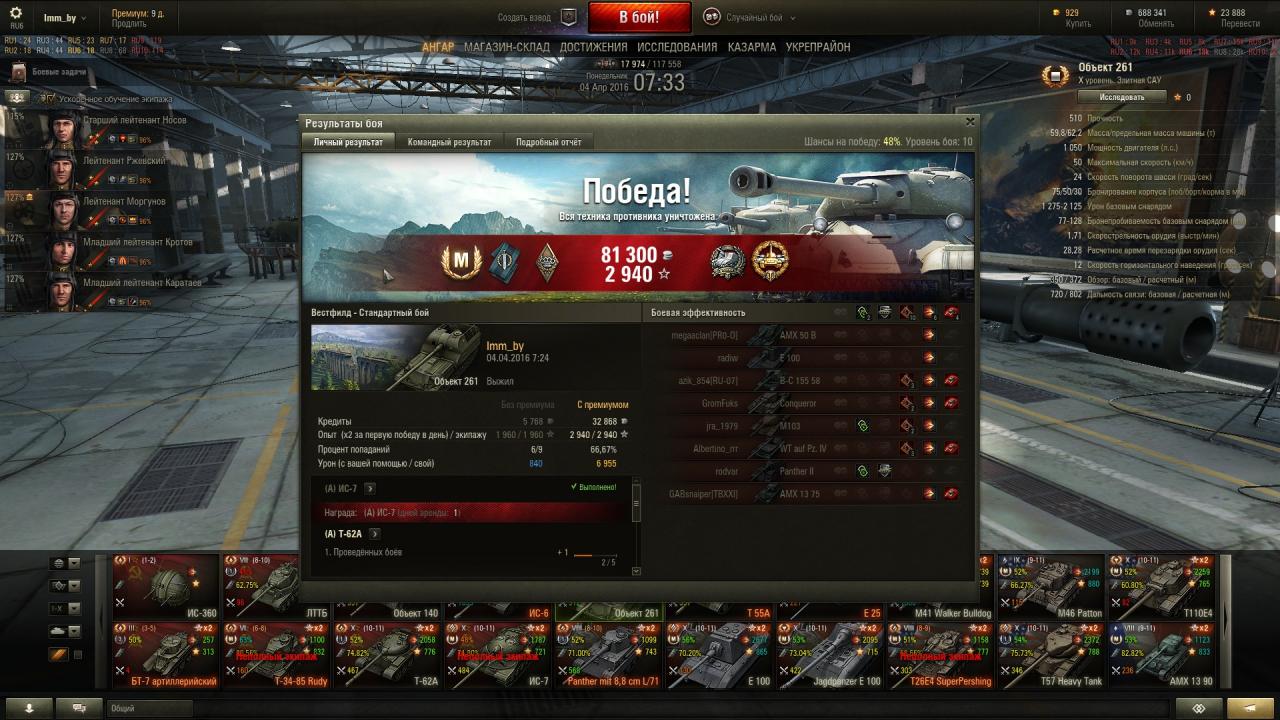Open the Исследования tech tree
The width and height of the screenshot is (1280, 720).
677,47
